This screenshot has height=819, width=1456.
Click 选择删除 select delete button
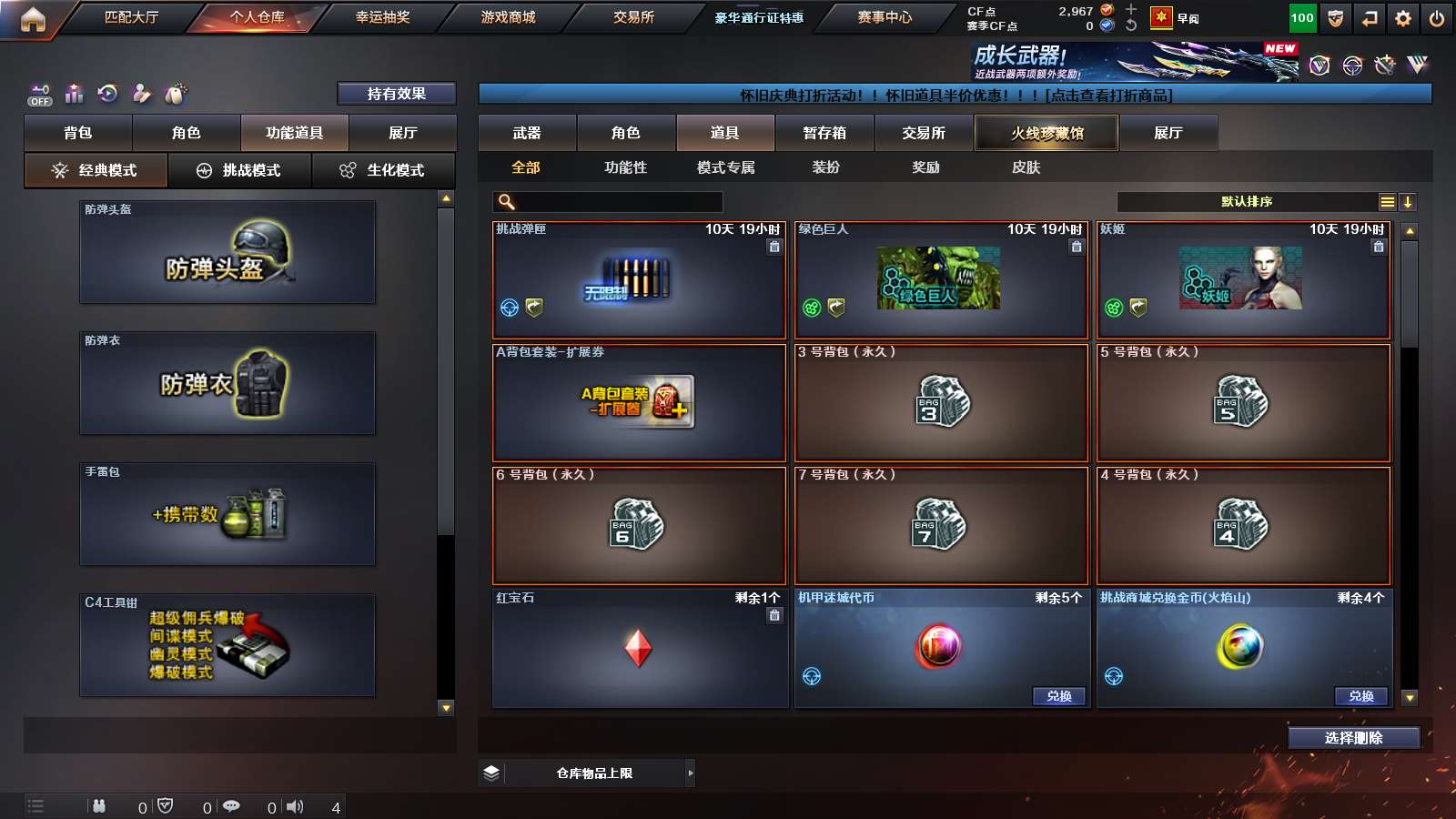(1353, 738)
